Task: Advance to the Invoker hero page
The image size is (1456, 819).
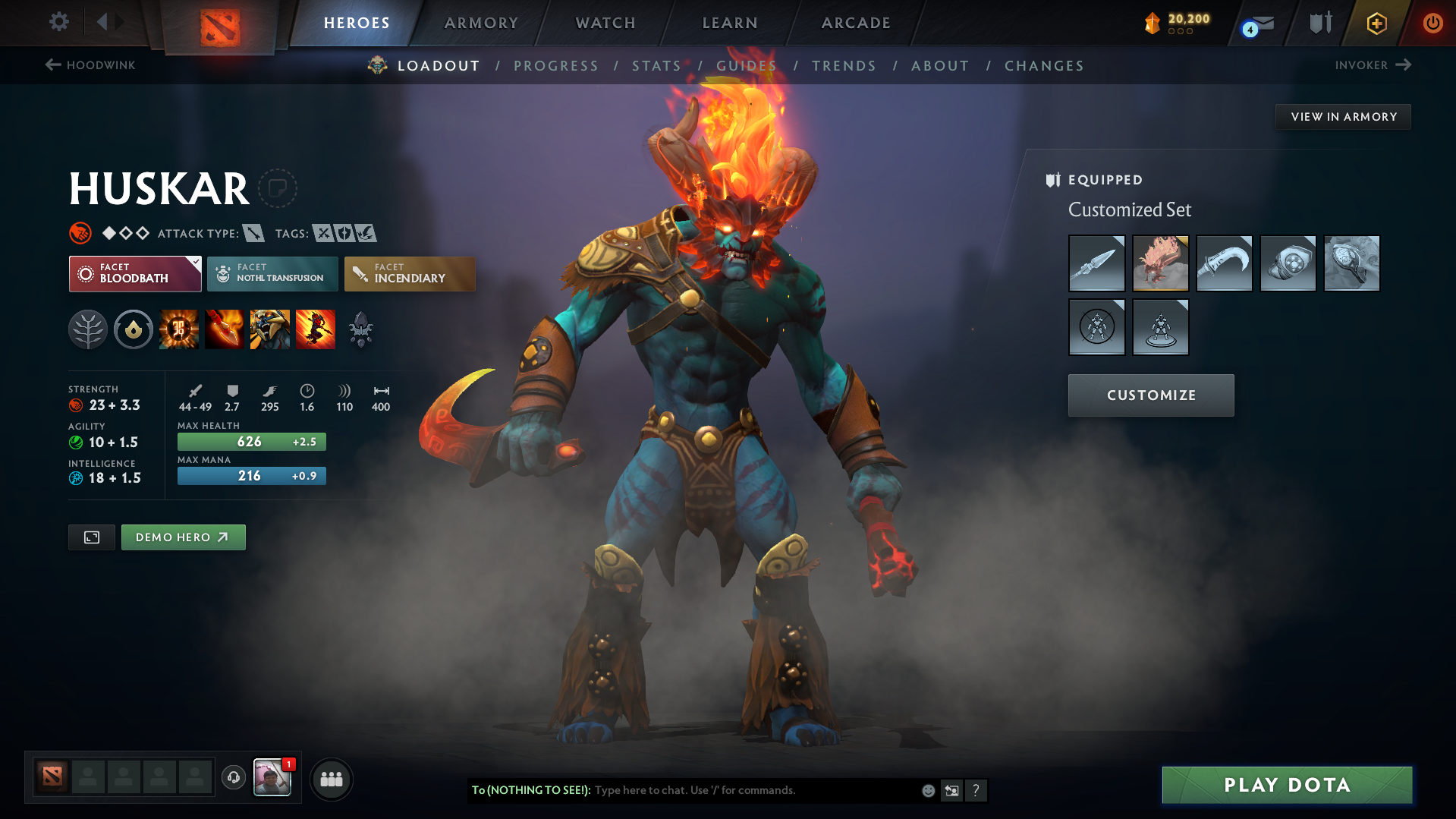Action: tap(1373, 65)
